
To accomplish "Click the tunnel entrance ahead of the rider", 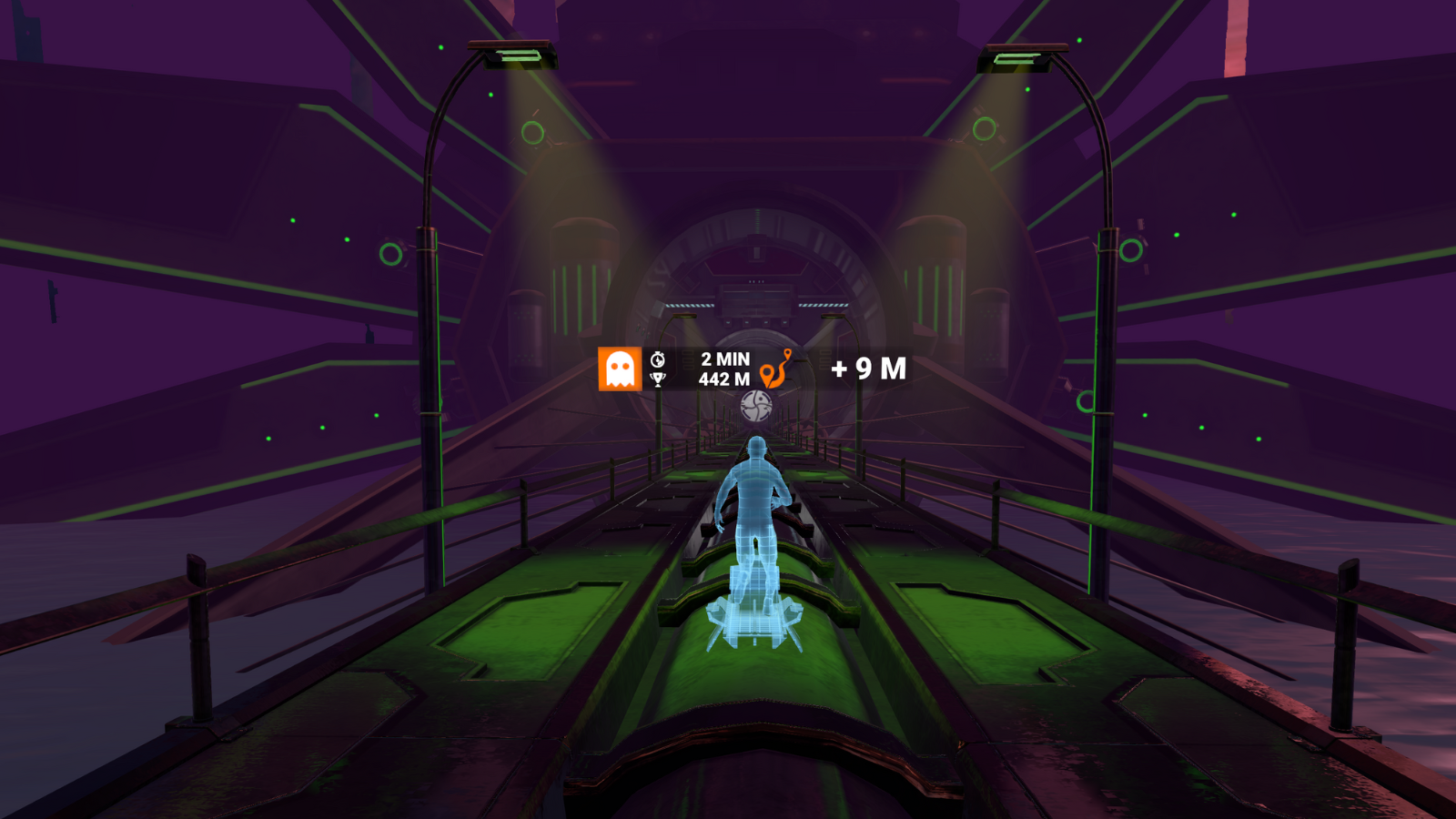I will [x=755, y=273].
